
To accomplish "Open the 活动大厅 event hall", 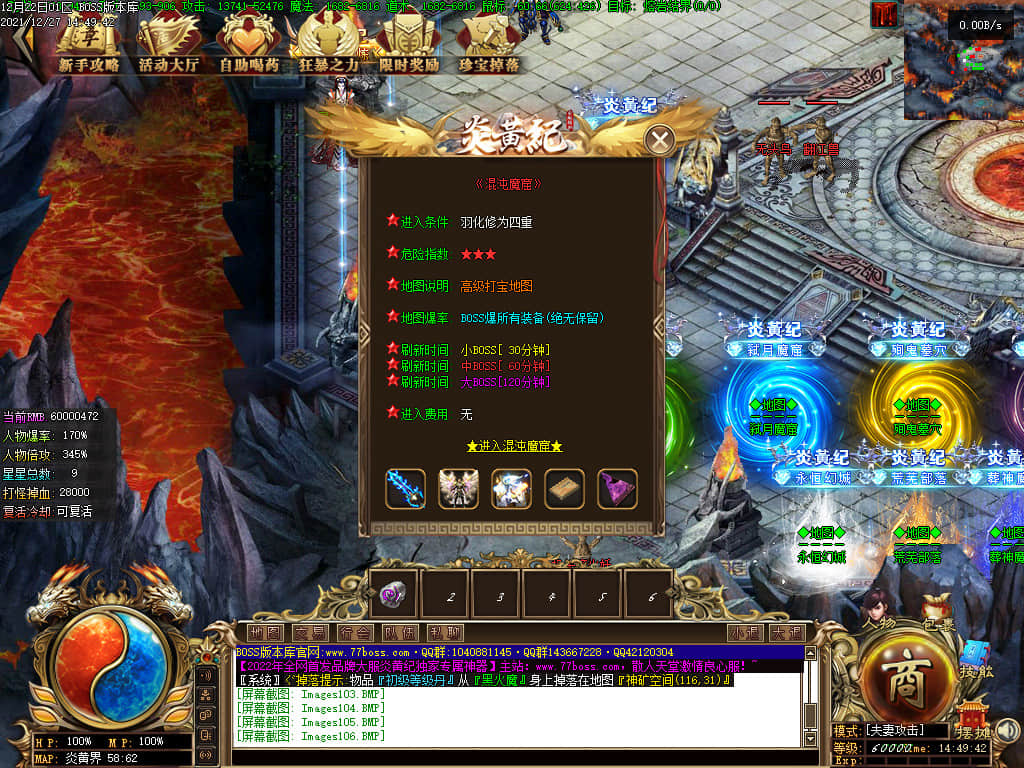I will pos(169,46).
